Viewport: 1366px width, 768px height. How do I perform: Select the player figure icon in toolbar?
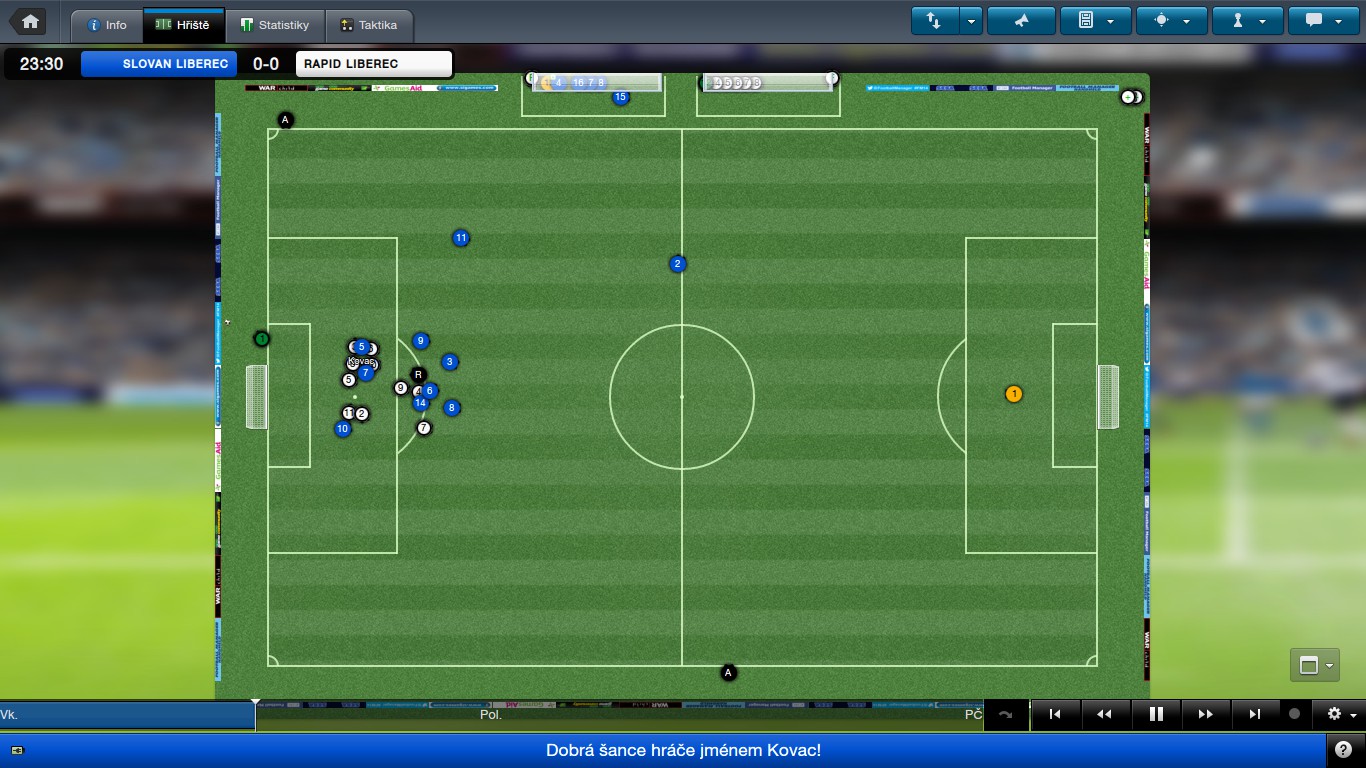point(1237,19)
